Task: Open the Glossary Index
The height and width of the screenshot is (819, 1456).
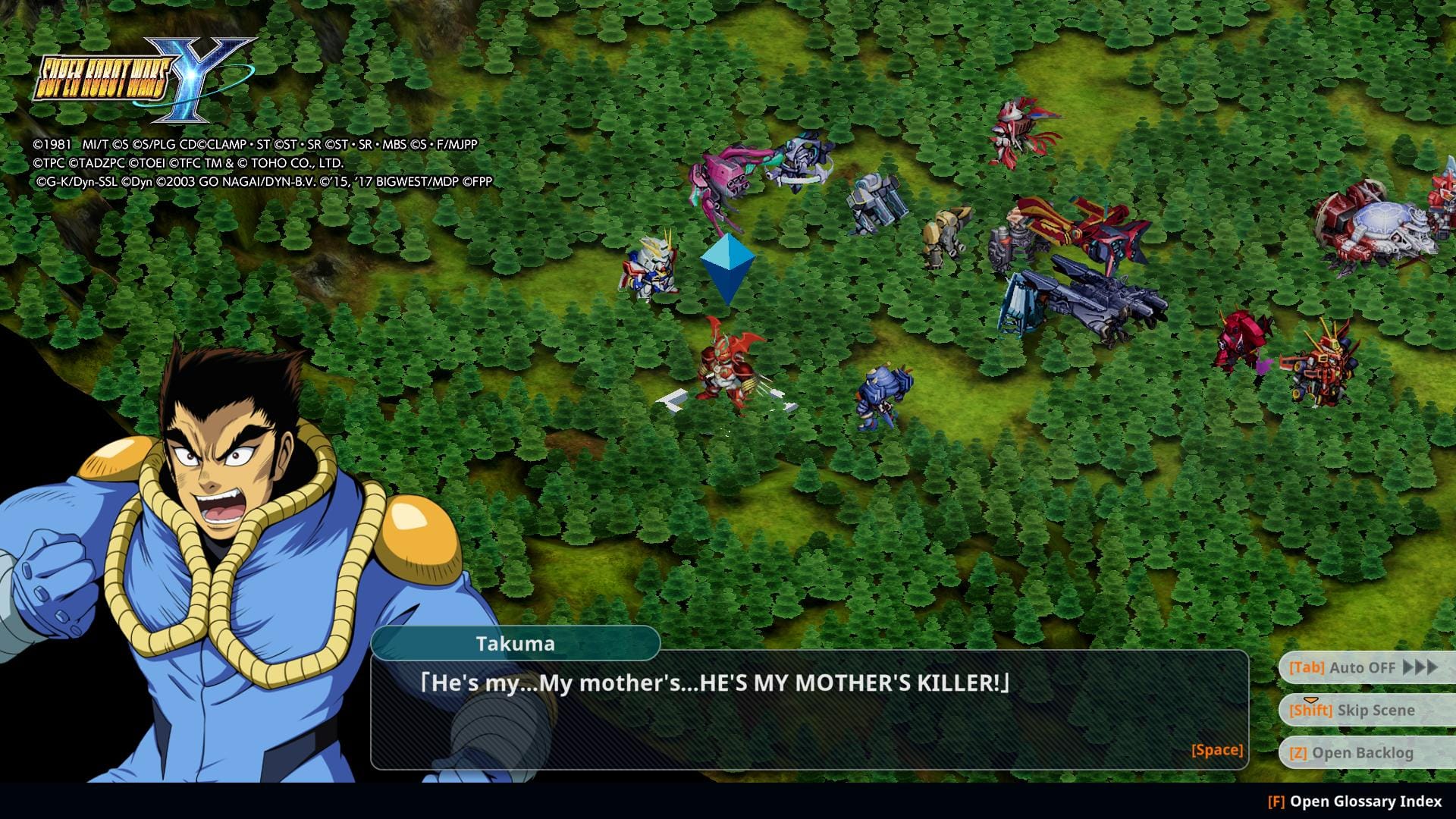Action: [x=1355, y=802]
